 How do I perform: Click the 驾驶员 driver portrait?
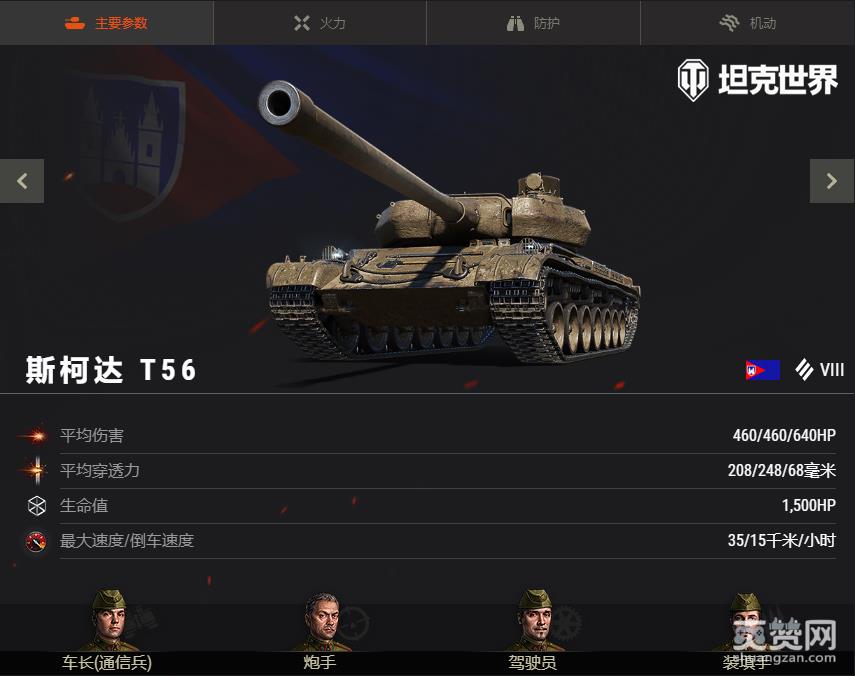[x=533, y=621]
